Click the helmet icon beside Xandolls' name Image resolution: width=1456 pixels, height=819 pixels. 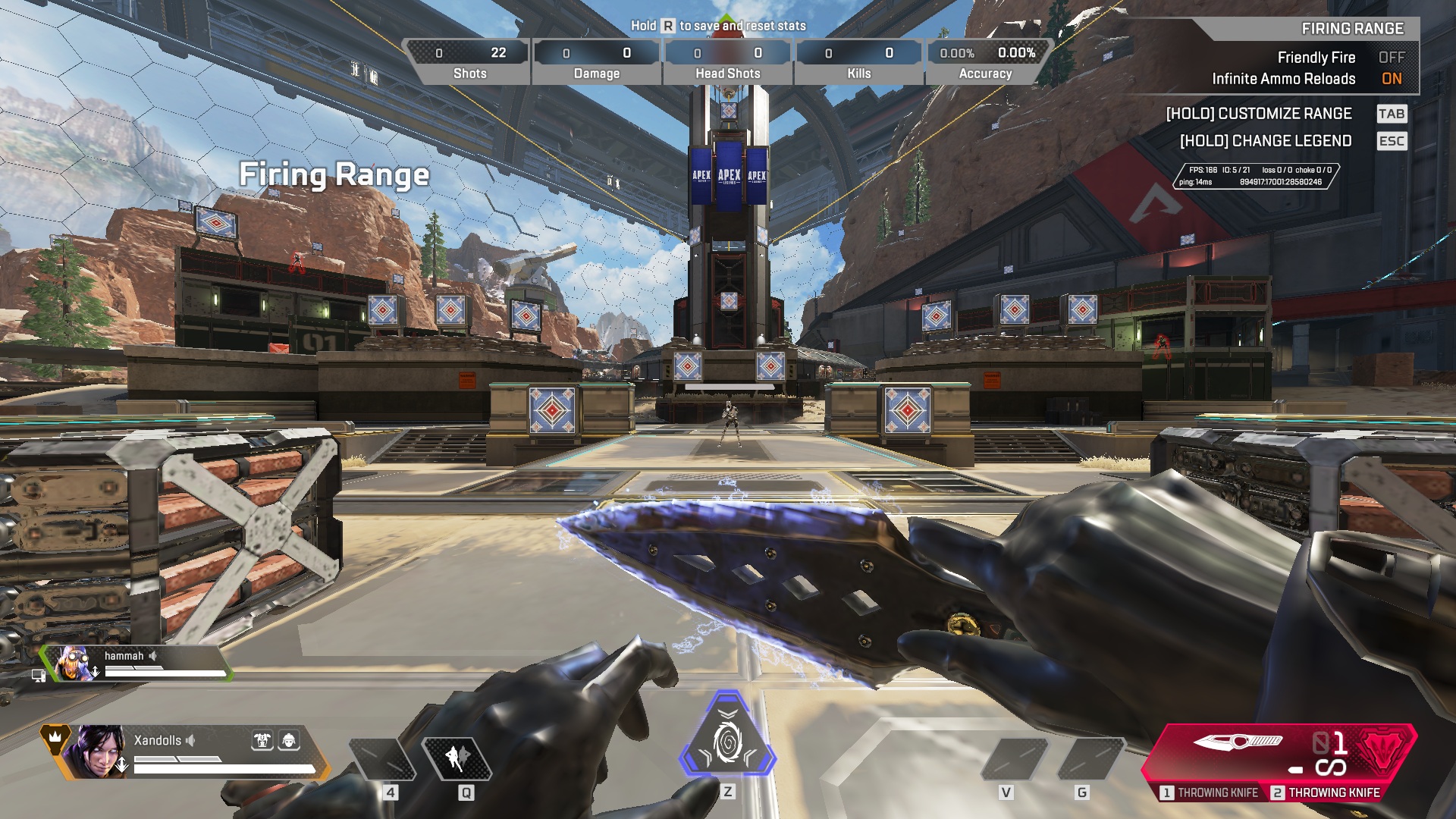pos(289,740)
